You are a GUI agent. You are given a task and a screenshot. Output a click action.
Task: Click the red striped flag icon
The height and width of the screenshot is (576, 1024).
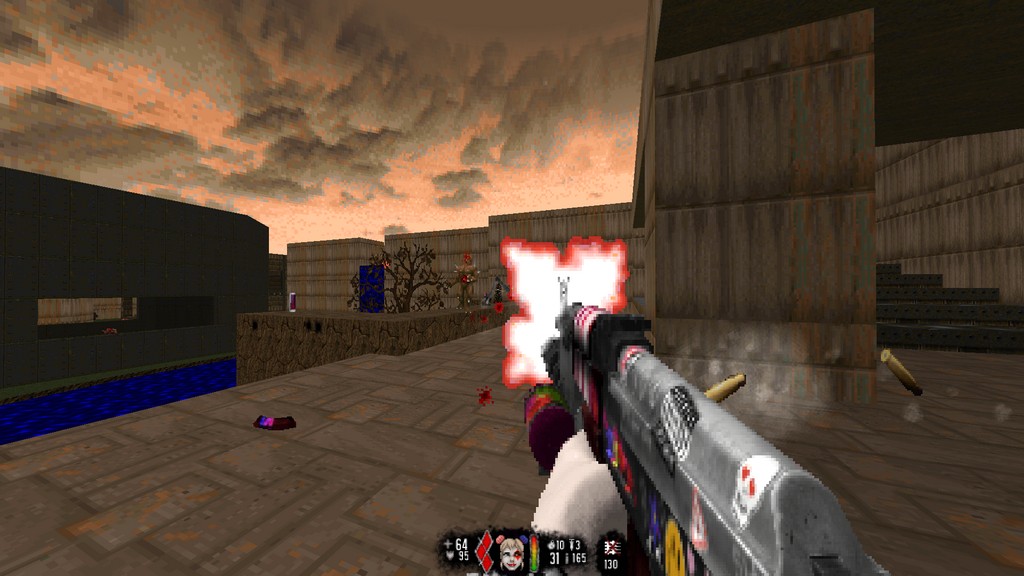pos(610,547)
